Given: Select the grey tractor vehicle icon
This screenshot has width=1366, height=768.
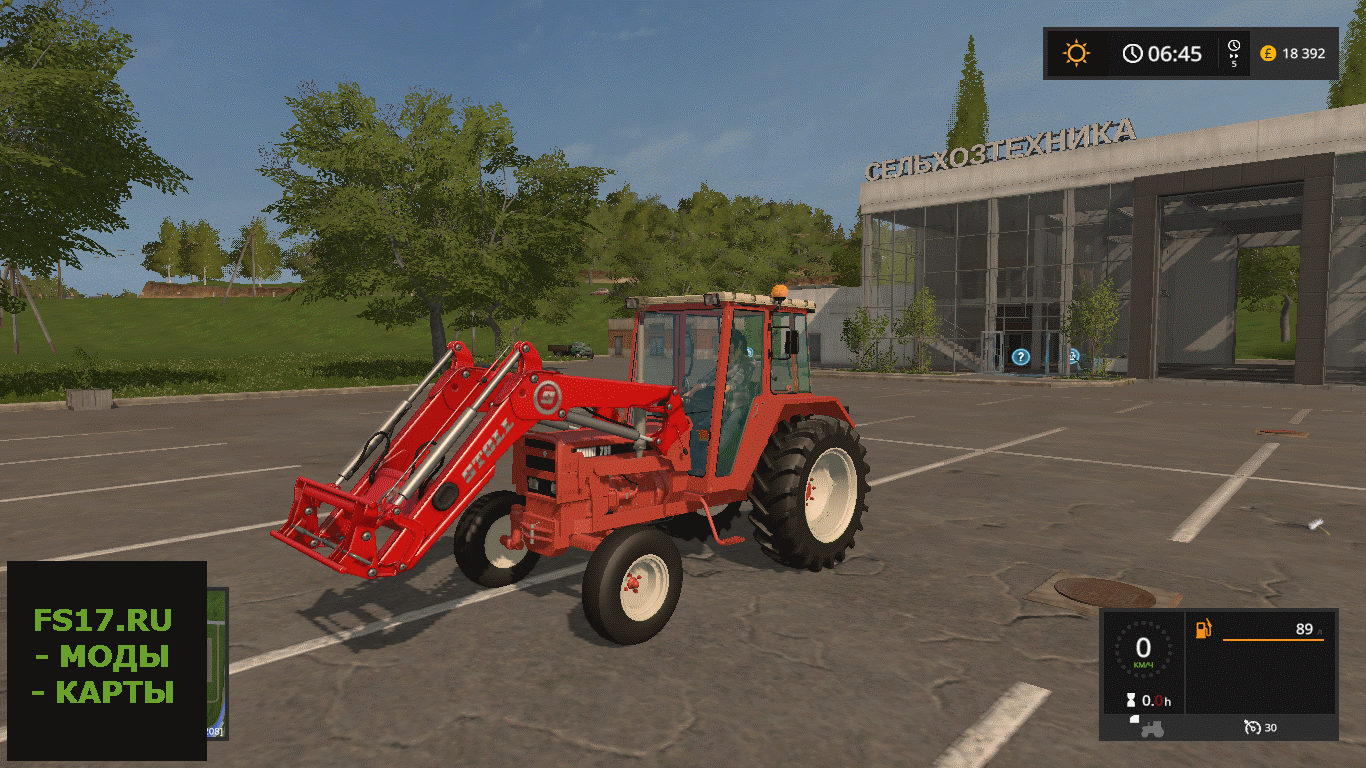Looking at the screenshot, I should click(1152, 727).
